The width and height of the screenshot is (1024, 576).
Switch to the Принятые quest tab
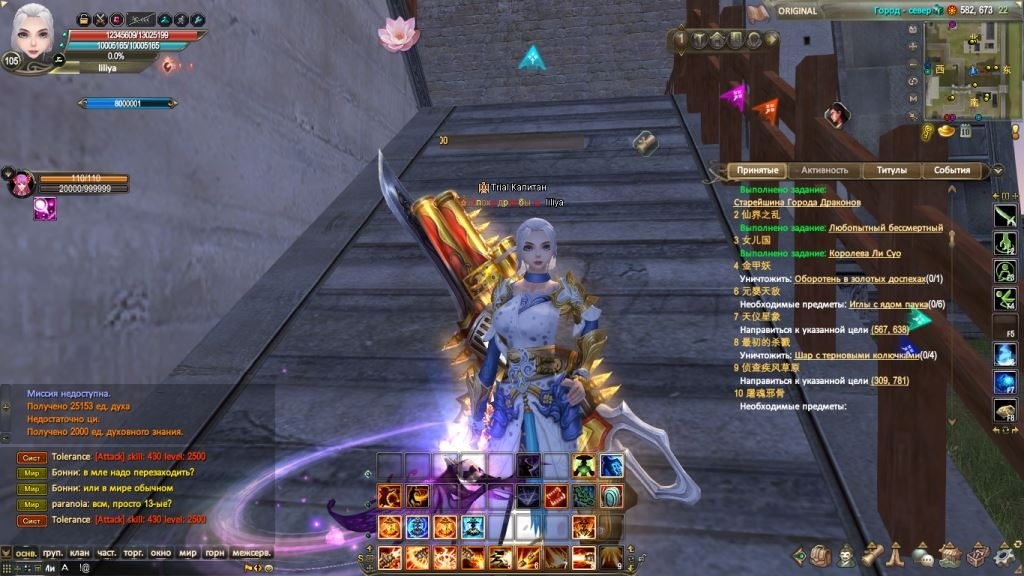(757, 170)
